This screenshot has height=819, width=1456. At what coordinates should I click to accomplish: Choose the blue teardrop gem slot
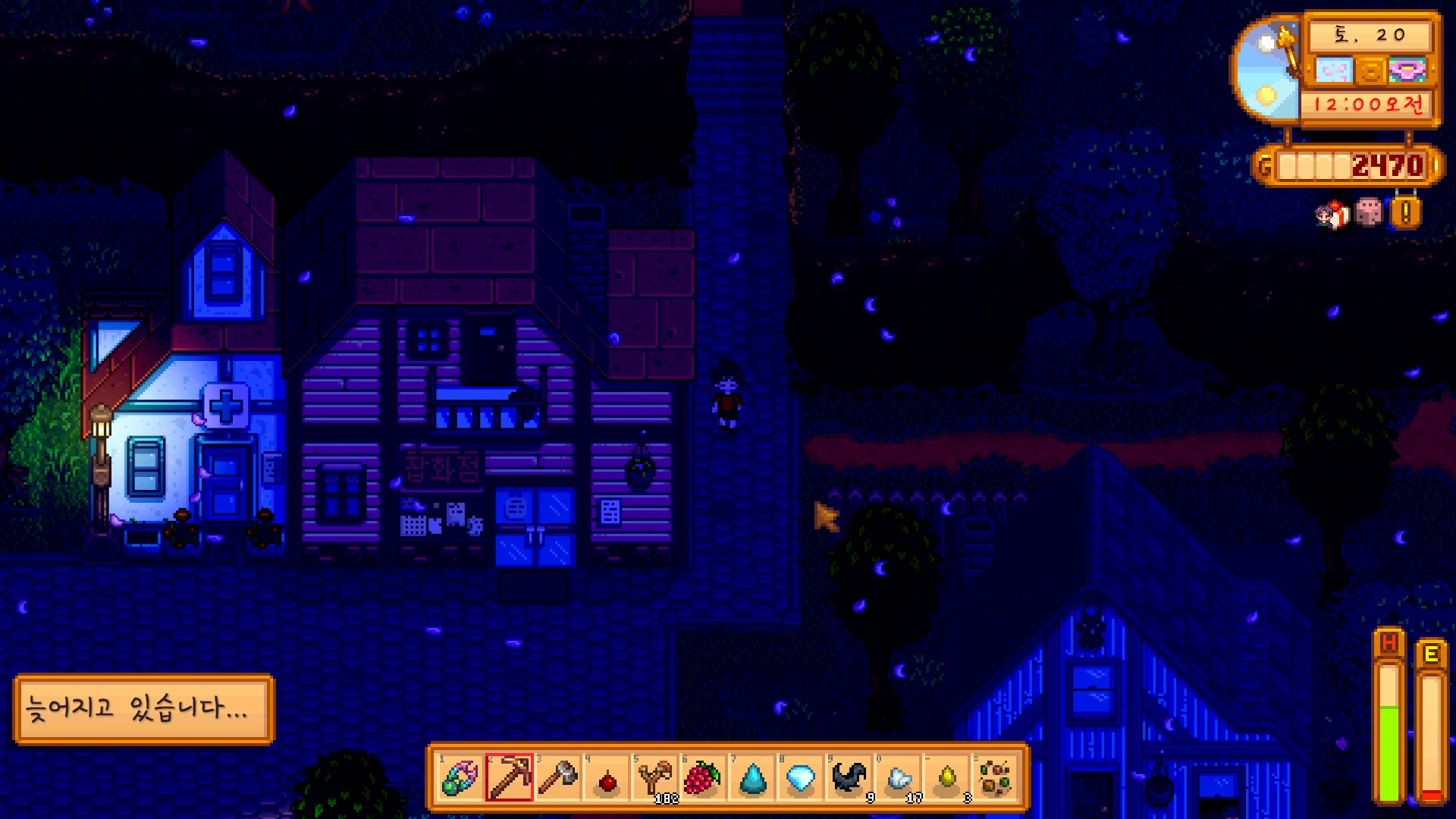752,778
